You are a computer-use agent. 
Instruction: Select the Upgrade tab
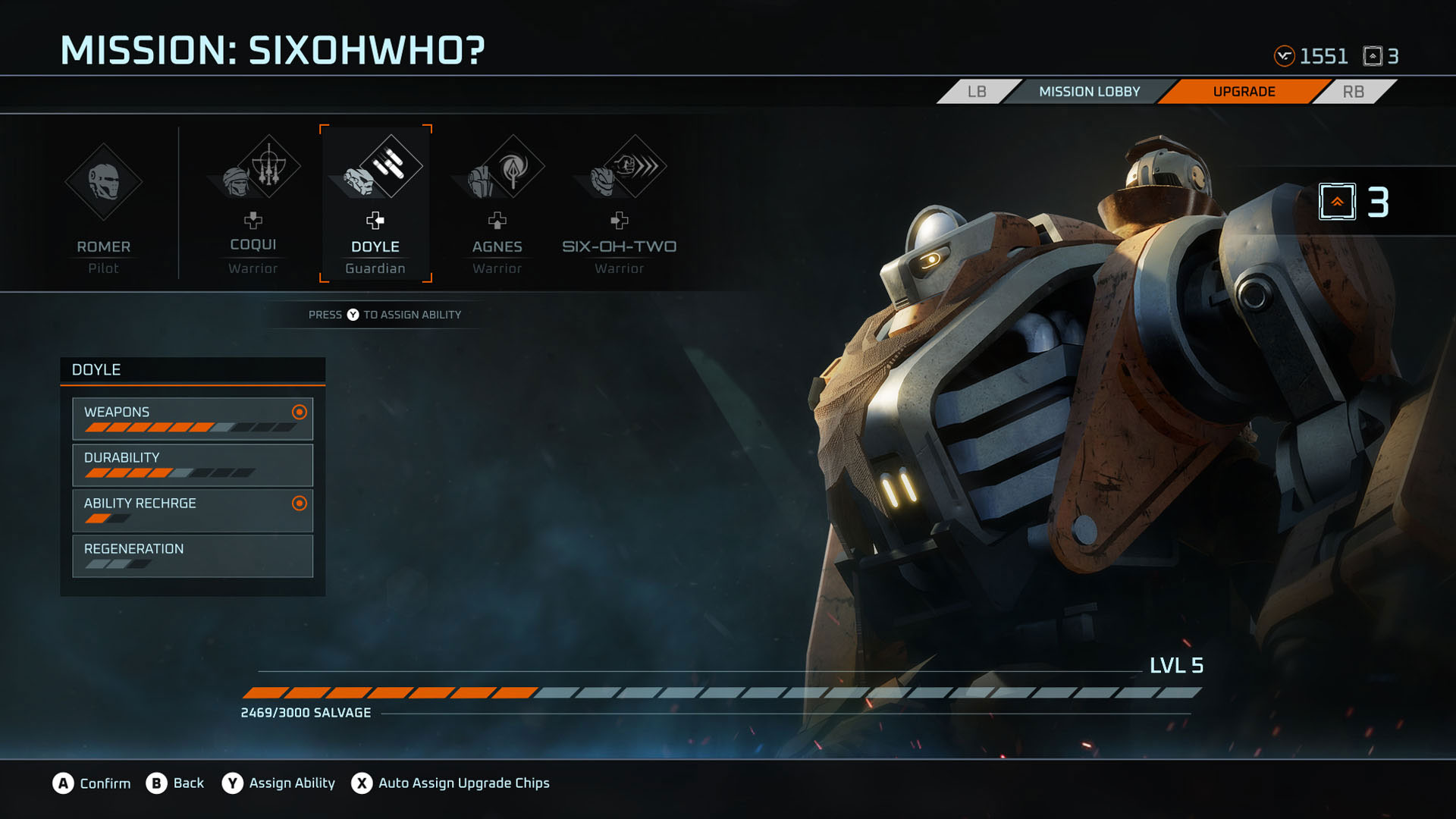click(1244, 92)
